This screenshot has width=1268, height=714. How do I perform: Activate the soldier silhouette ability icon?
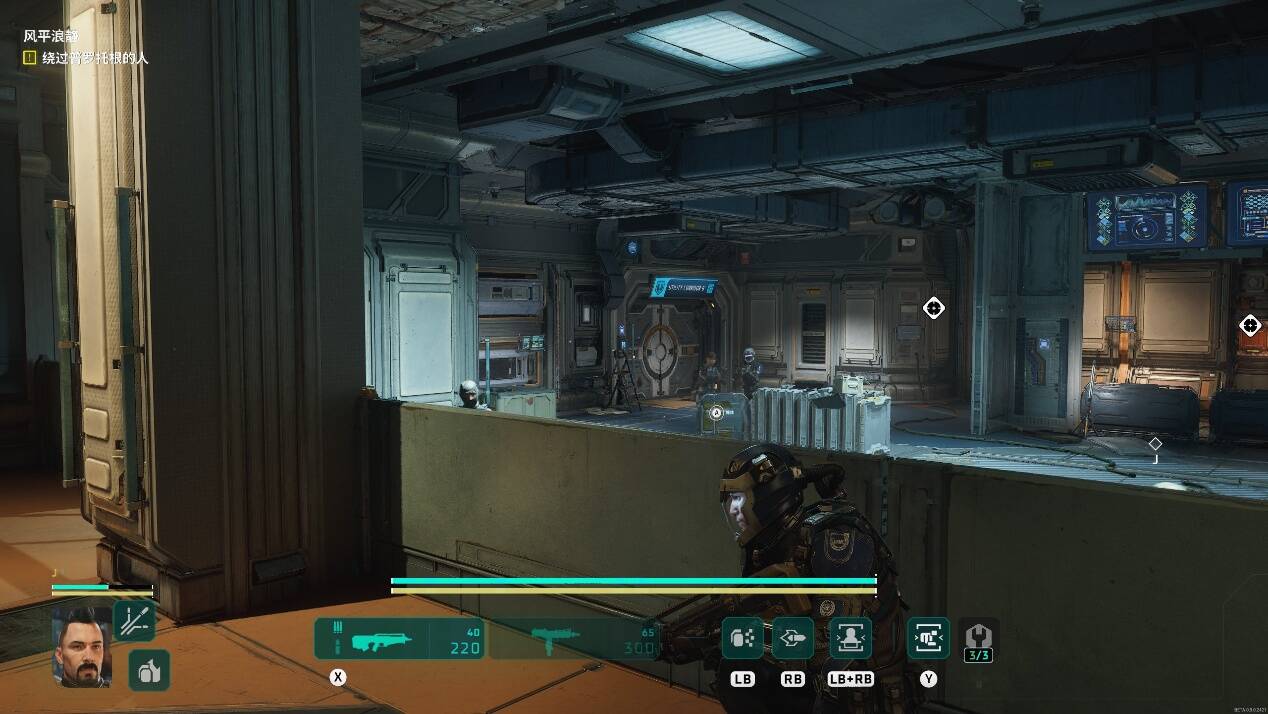click(x=850, y=638)
